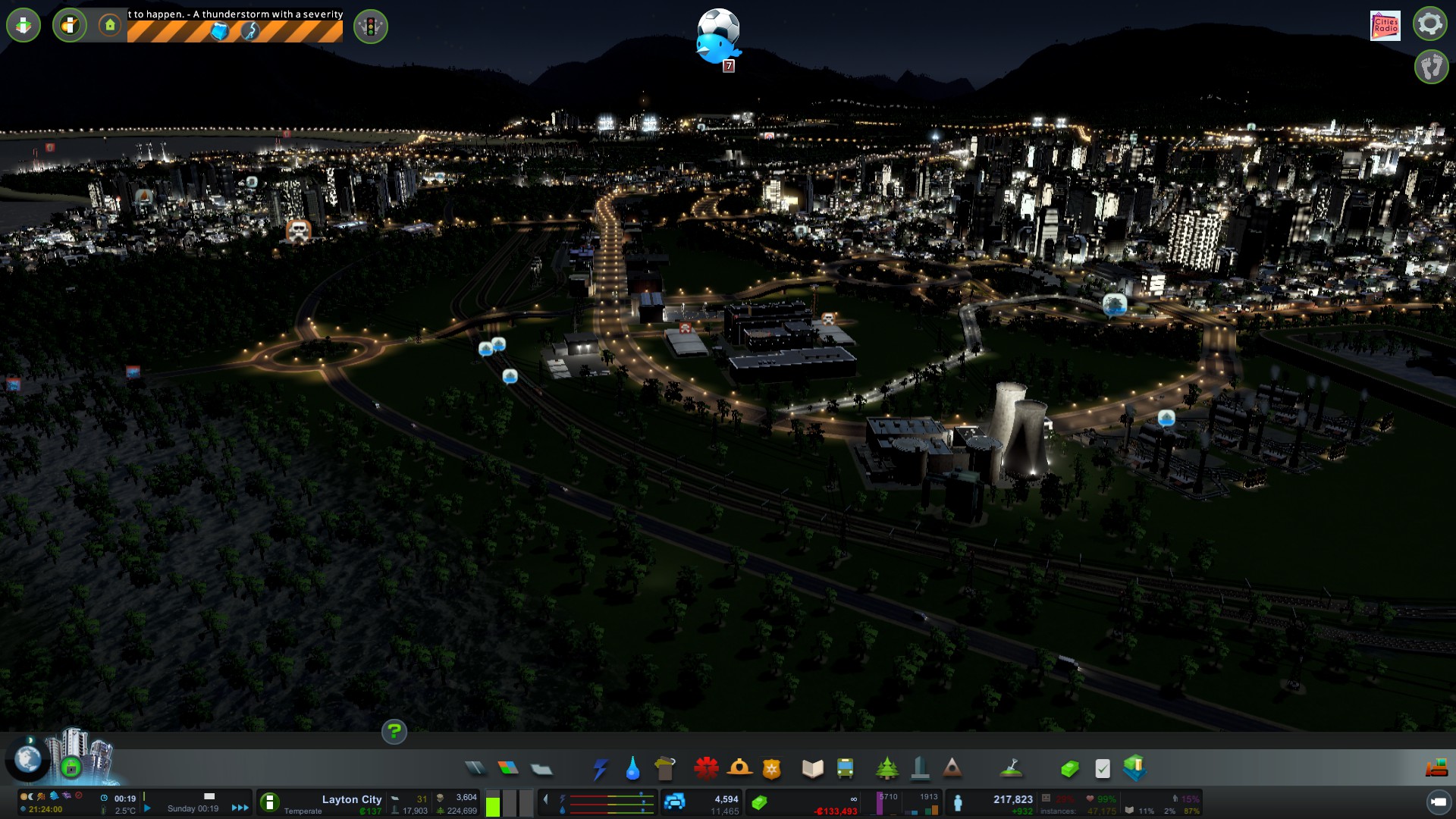Open the Cities Radio panel

pos(1385,25)
